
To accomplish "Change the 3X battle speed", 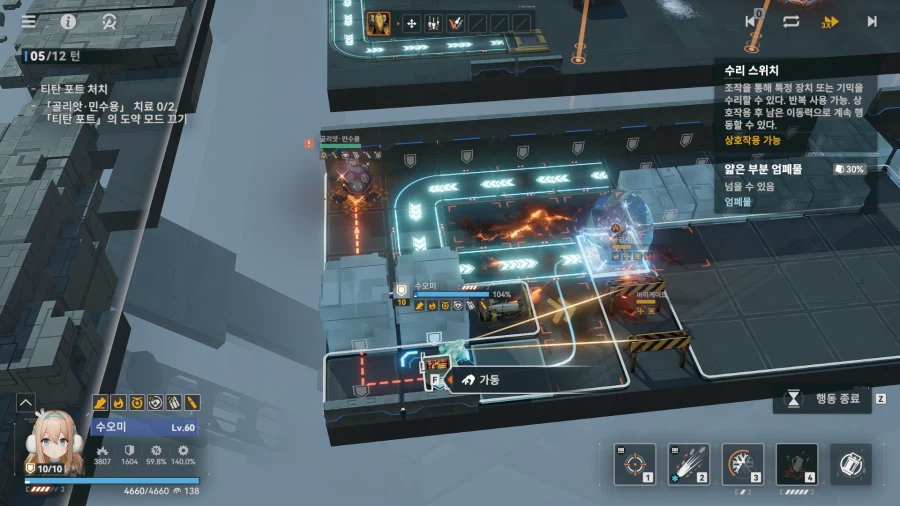I will tap(830, 21).
